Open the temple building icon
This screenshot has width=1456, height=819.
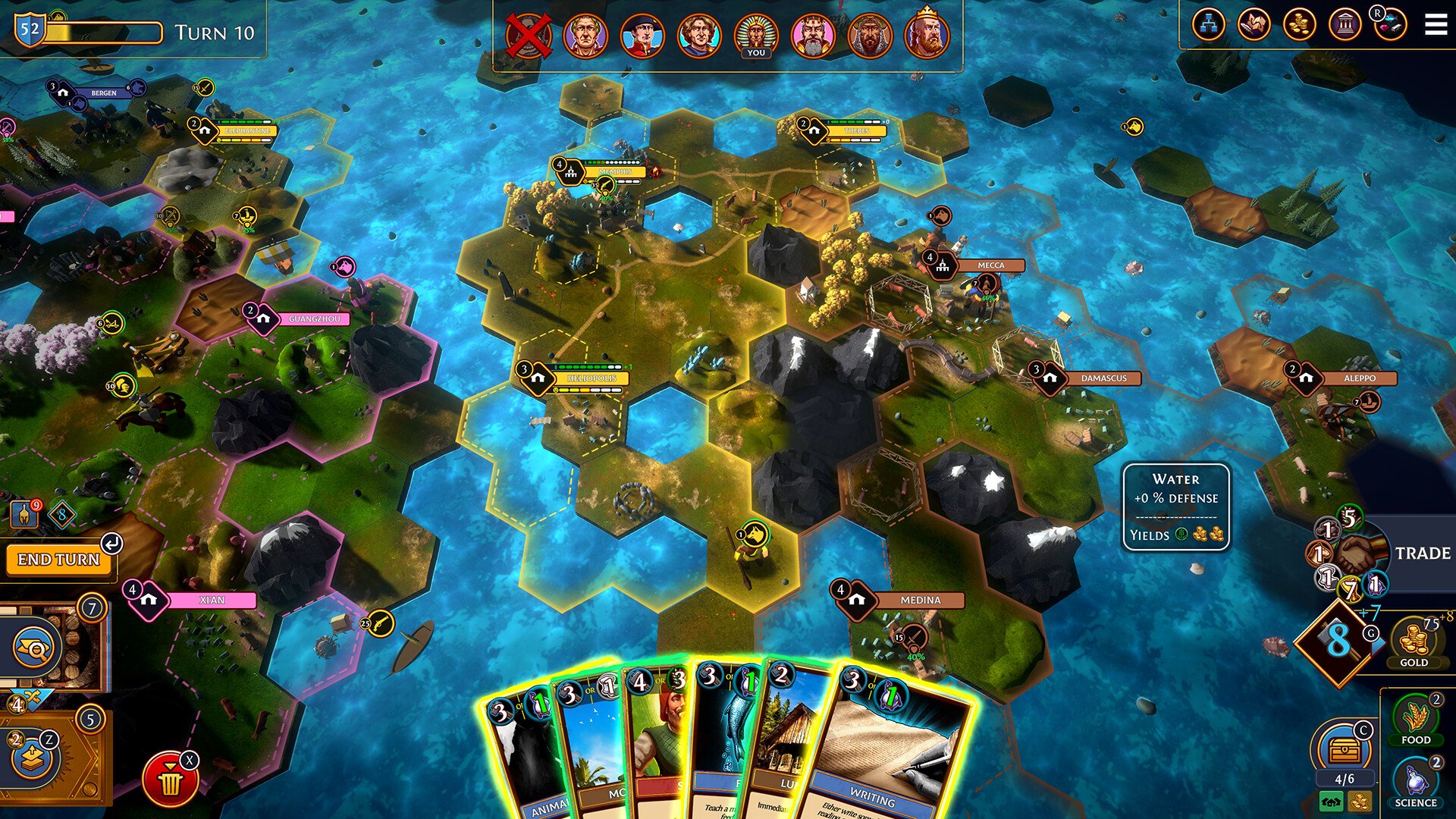coord(1345,25)
